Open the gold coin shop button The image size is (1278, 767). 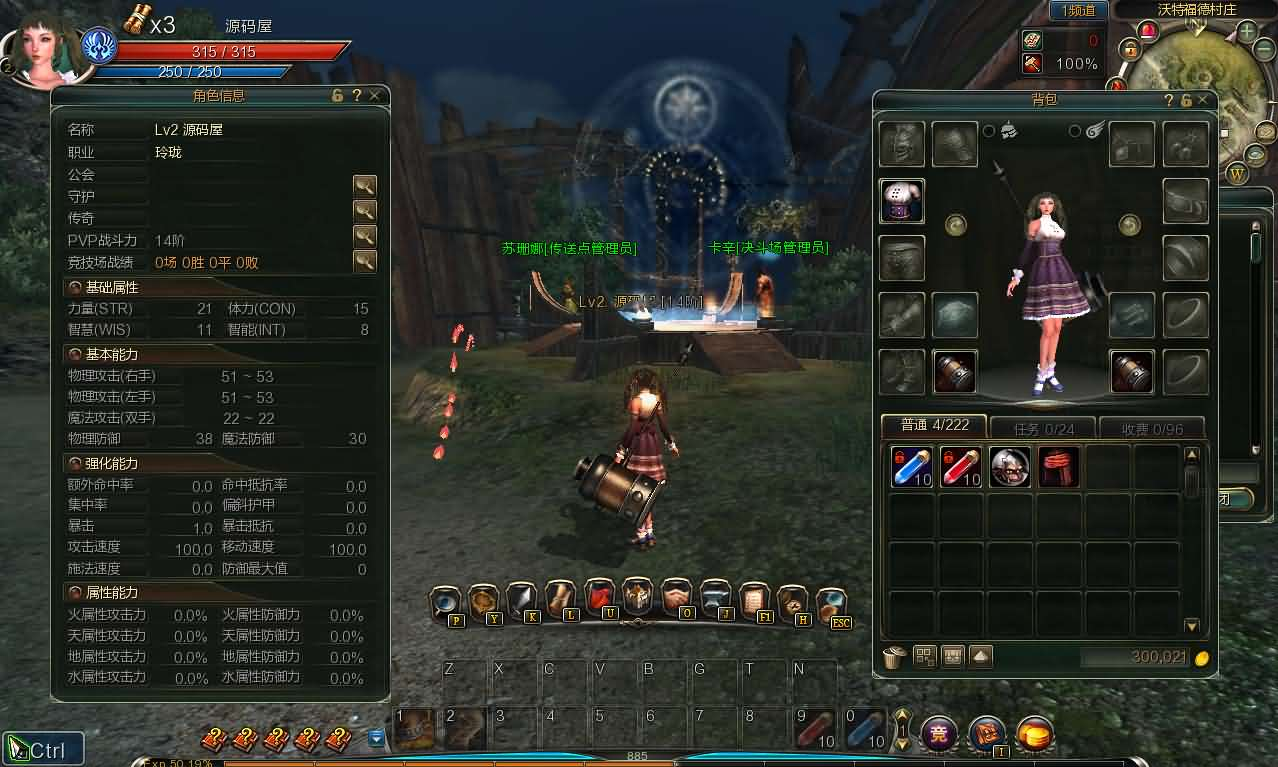click(x=1035, y=735)
